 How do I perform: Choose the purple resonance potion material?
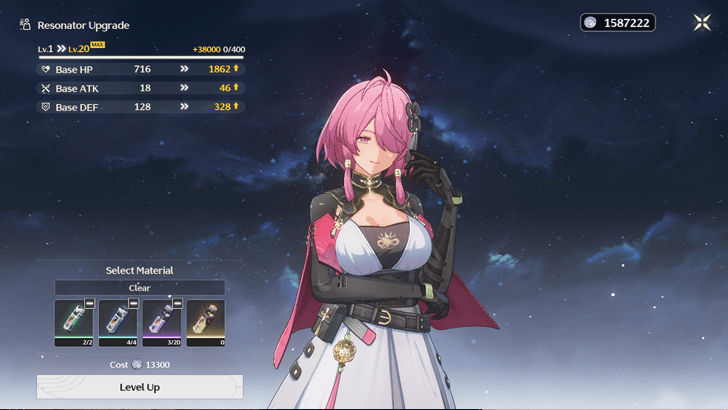coord(161,323)
